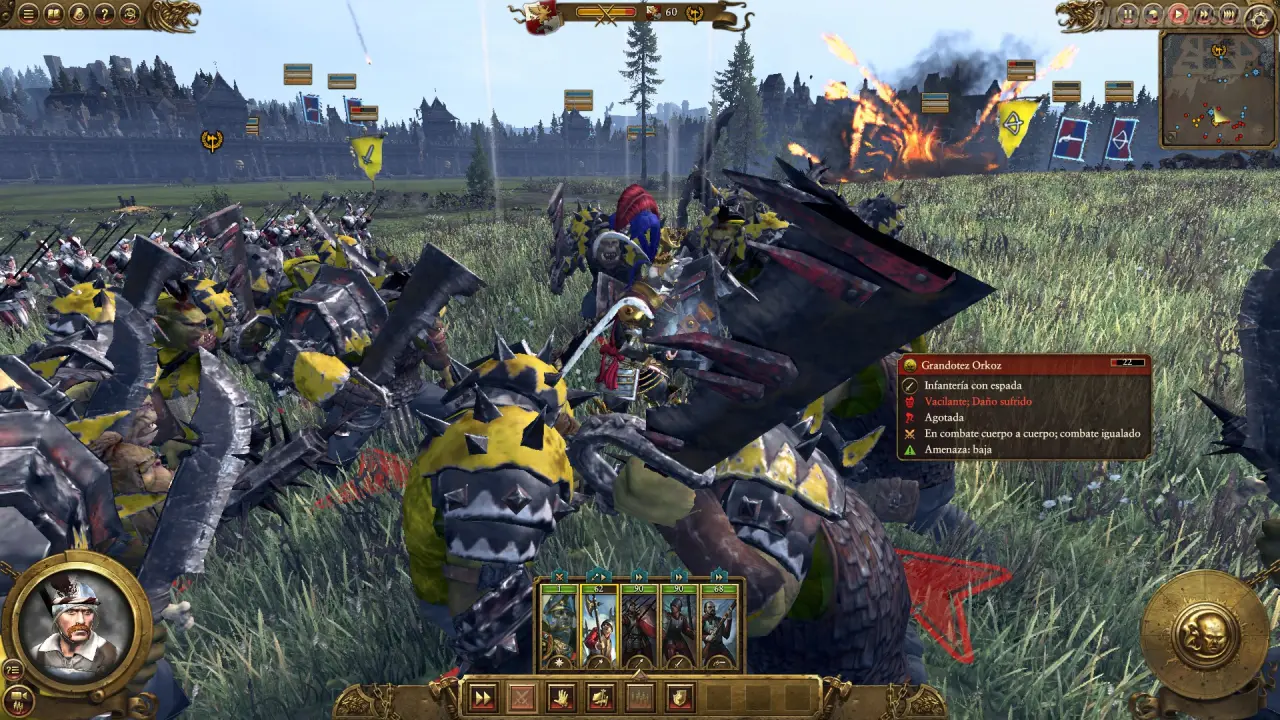Viewport: 1280px width, 720px height.
Task: Click the slow-motion speed button
Action: [1153, 14]
